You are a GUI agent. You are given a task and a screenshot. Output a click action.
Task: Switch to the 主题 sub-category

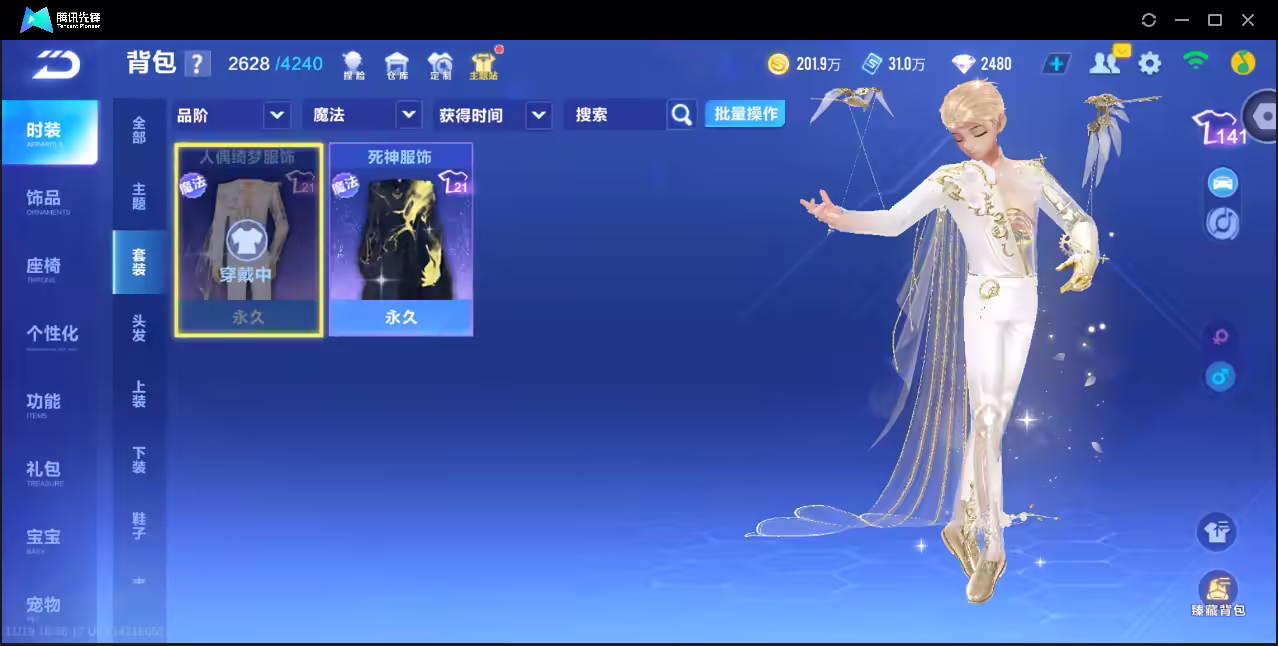[139, 196]
